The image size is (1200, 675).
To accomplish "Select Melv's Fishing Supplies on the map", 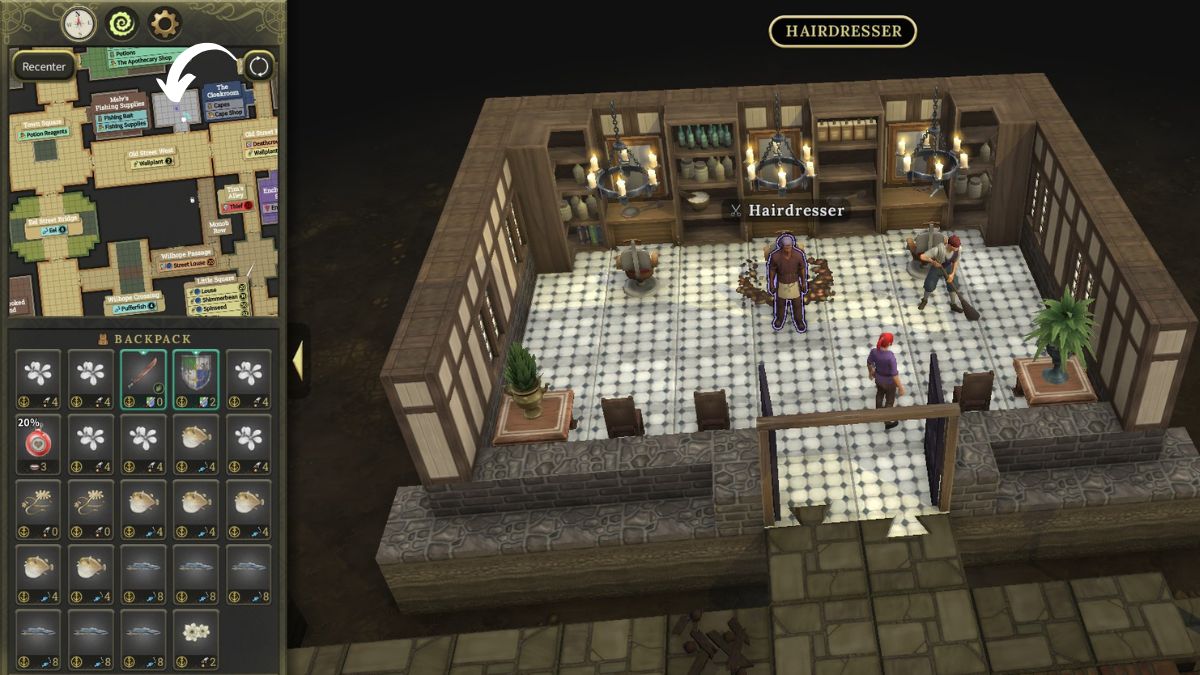I will 120,101.
